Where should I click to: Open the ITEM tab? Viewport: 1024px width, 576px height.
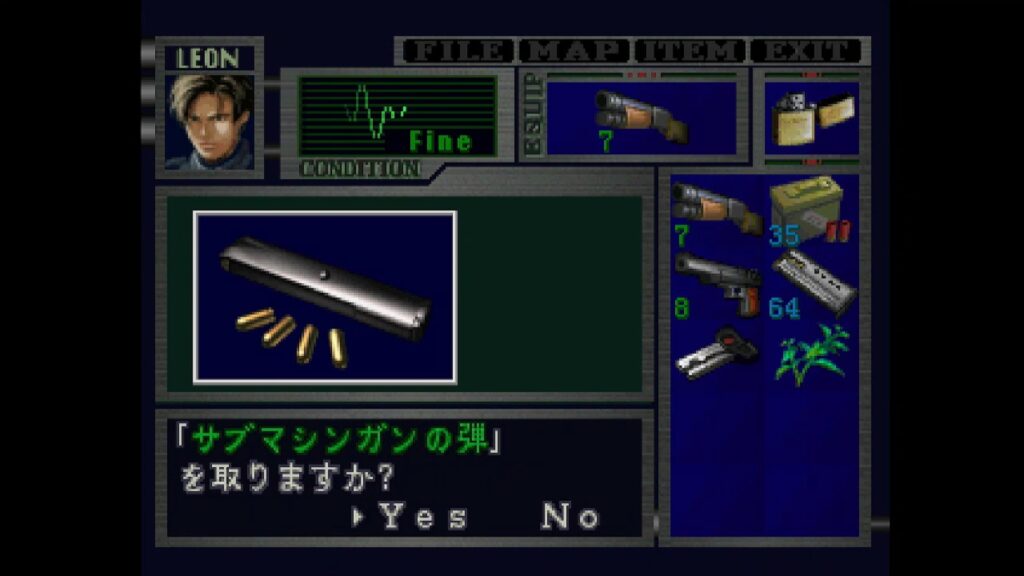click(691, 51)
